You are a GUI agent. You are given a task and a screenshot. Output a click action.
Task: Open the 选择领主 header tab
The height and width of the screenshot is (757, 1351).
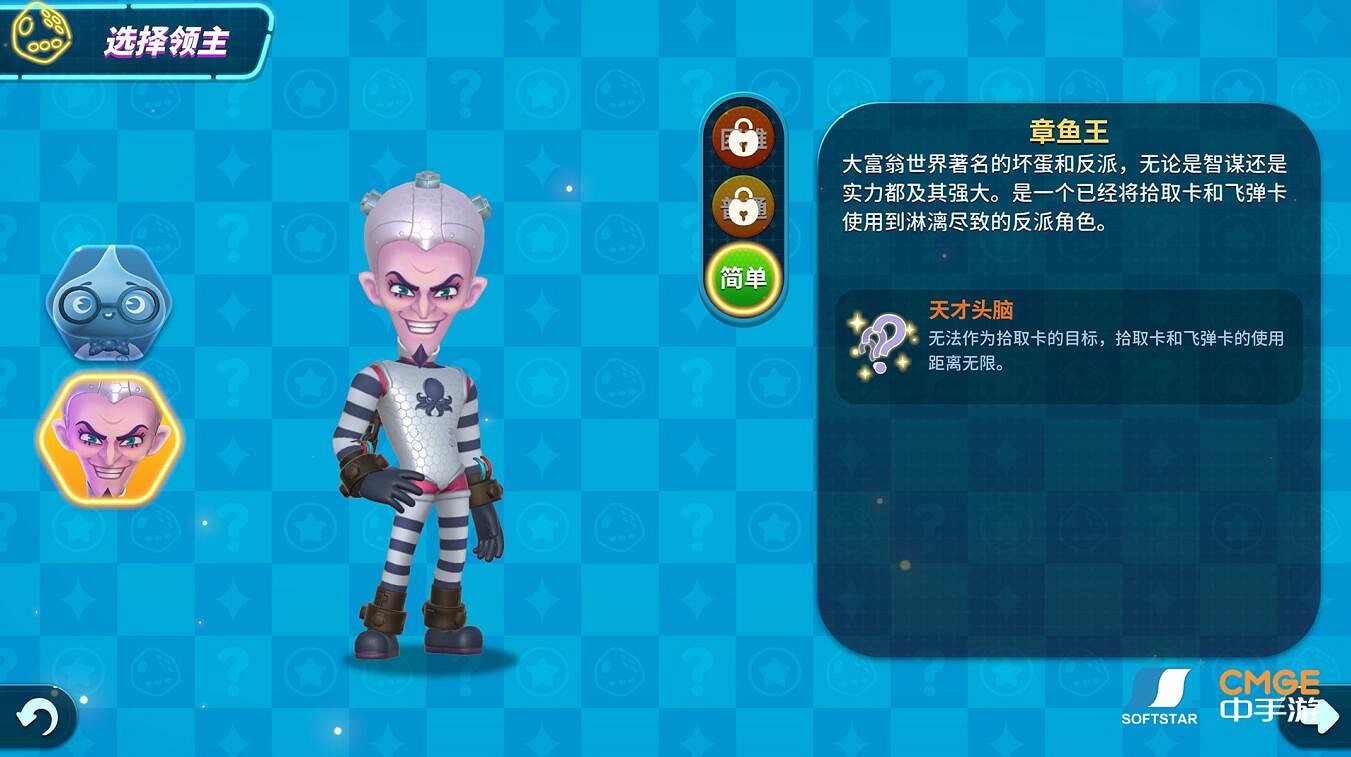coord(166,40)
